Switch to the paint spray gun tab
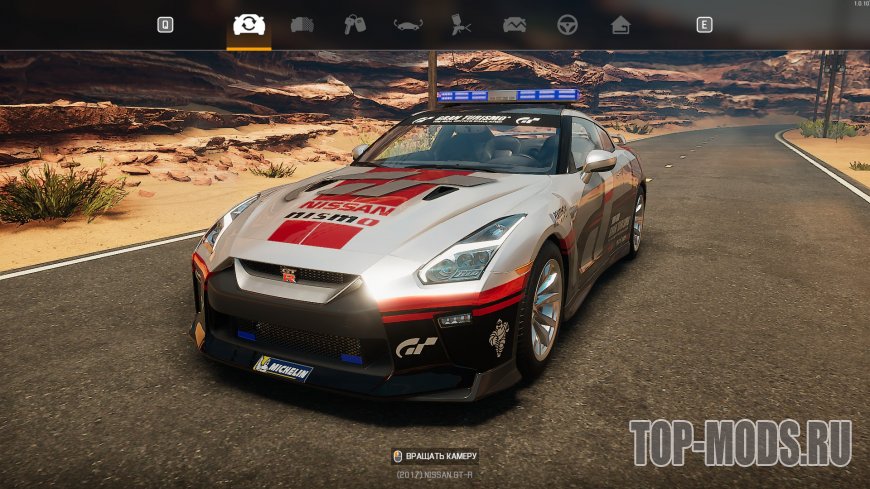Viewport: 870px width, 489px height. (461, 25)
